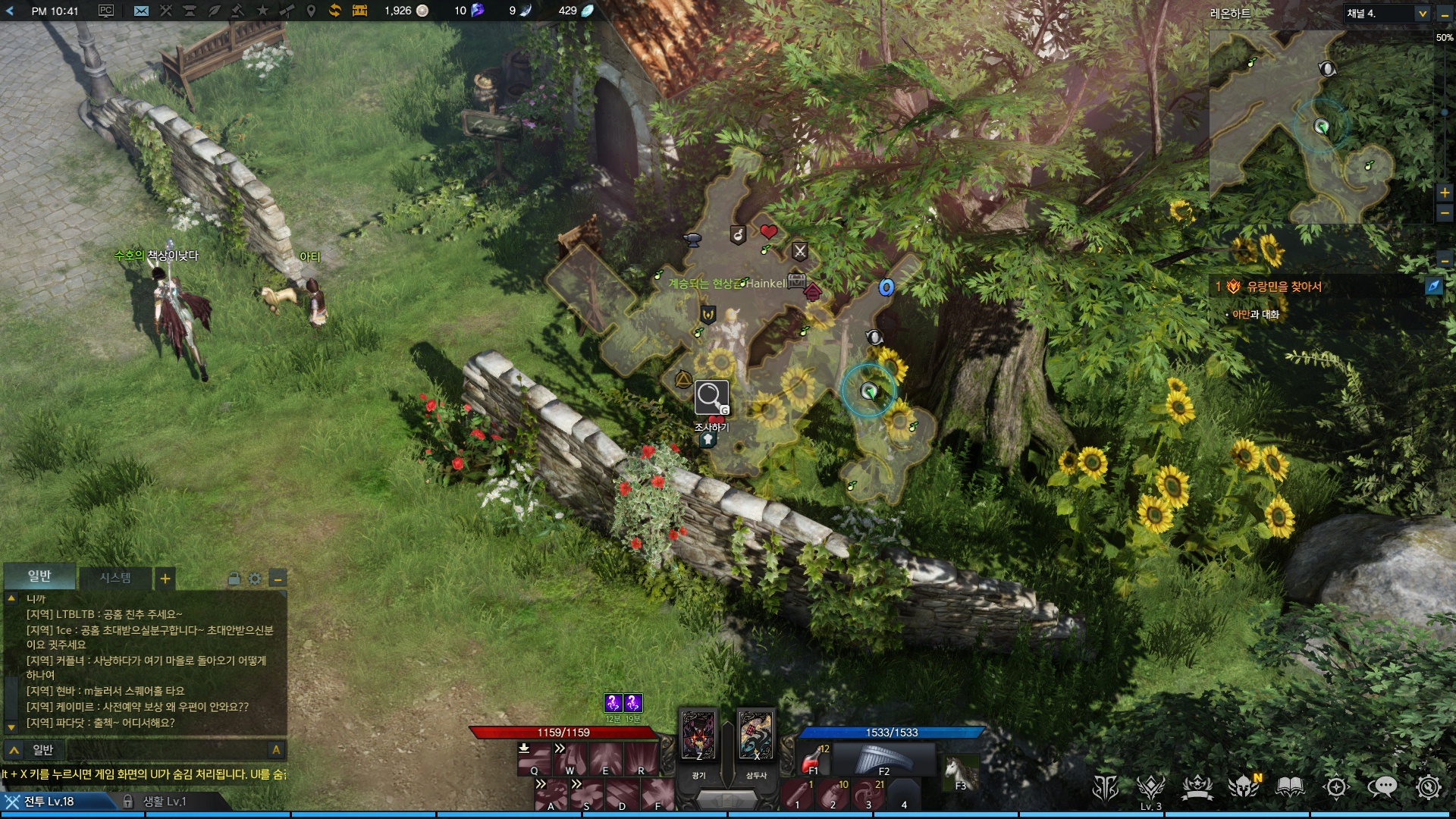Screen dimensions: 1456x819
Task: Select the 유랑민을 찾아서 quest tracker entry
Action: tap(1284, 287)
